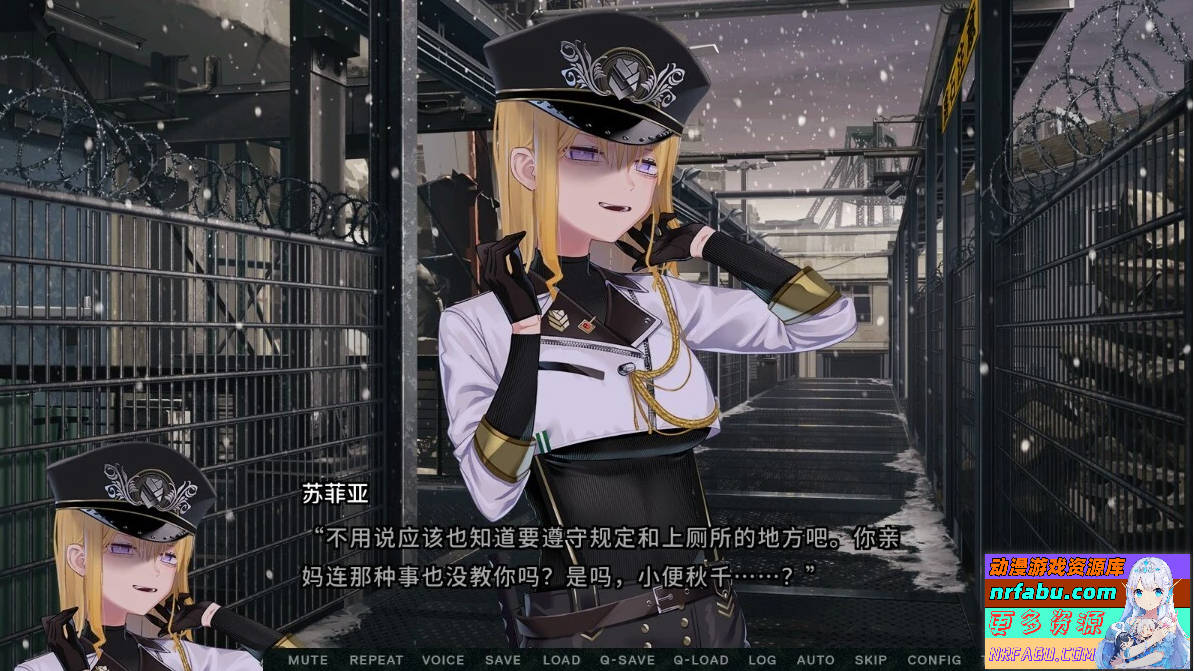Open the CONFIG settings
1194x671 pixels.
pyautogui.click(x=934, y=660)
